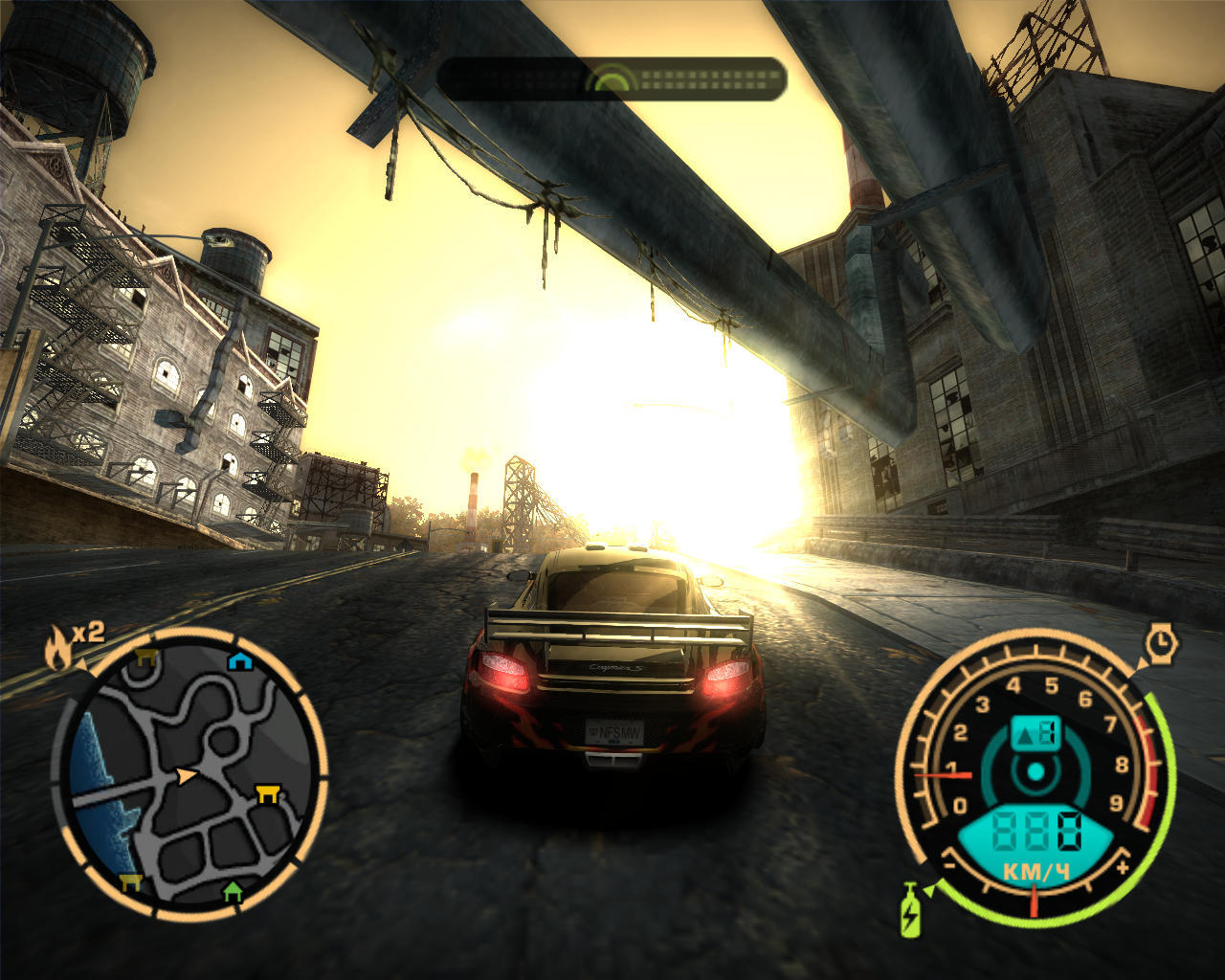Select the green house marker on minimap
This screenshot has width=1225, height=980.
point(232,892)
